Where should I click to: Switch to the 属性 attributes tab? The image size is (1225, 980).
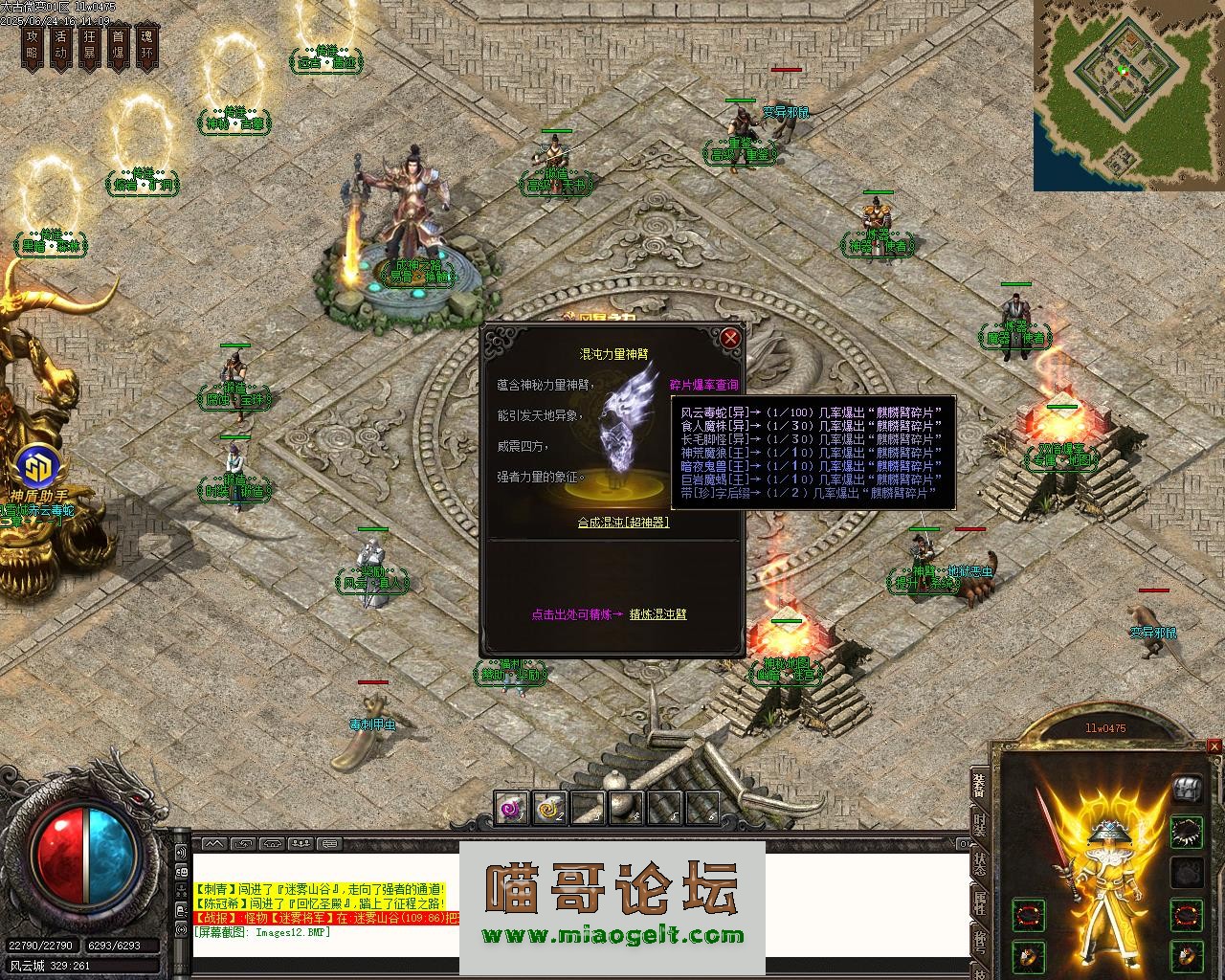(x=979, y=902)
